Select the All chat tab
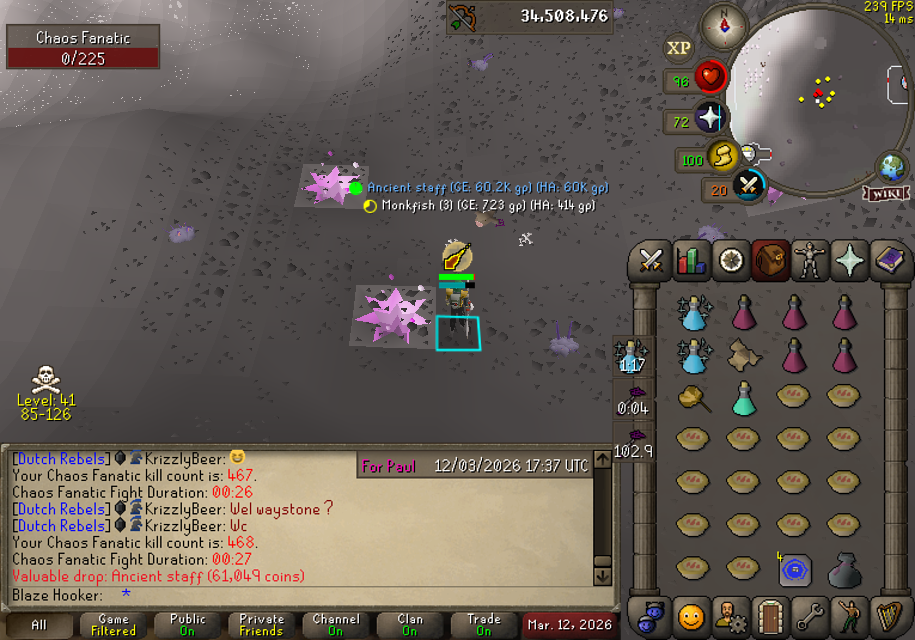 pyautogui.click(x=39, y=625)
